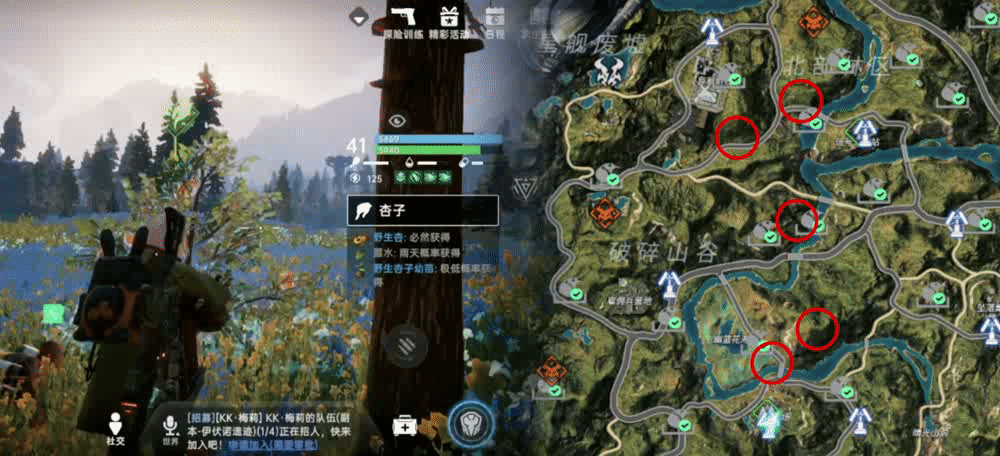Expand the top dropdown arrow button

pyautogui.click(x=360, y=16)
